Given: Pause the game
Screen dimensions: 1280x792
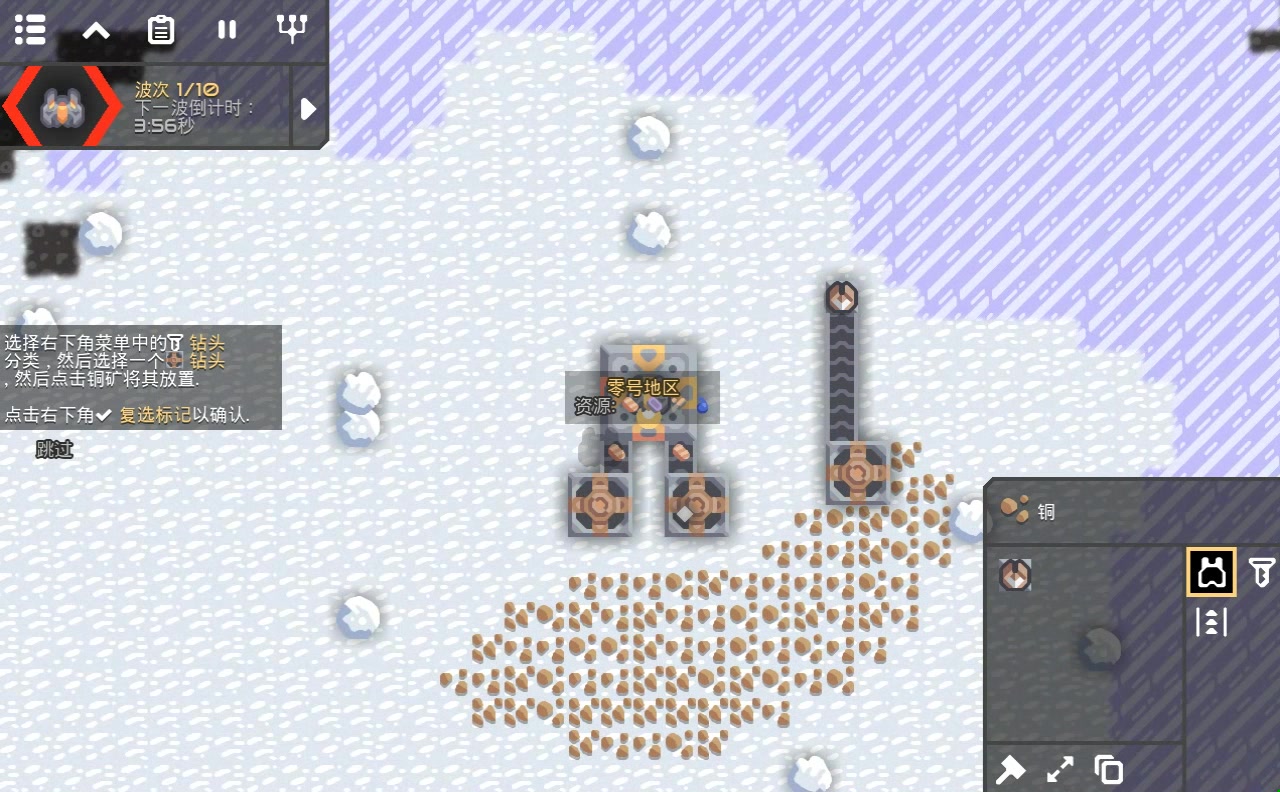Looking at the screenshot, I should (x=227, y=30).
